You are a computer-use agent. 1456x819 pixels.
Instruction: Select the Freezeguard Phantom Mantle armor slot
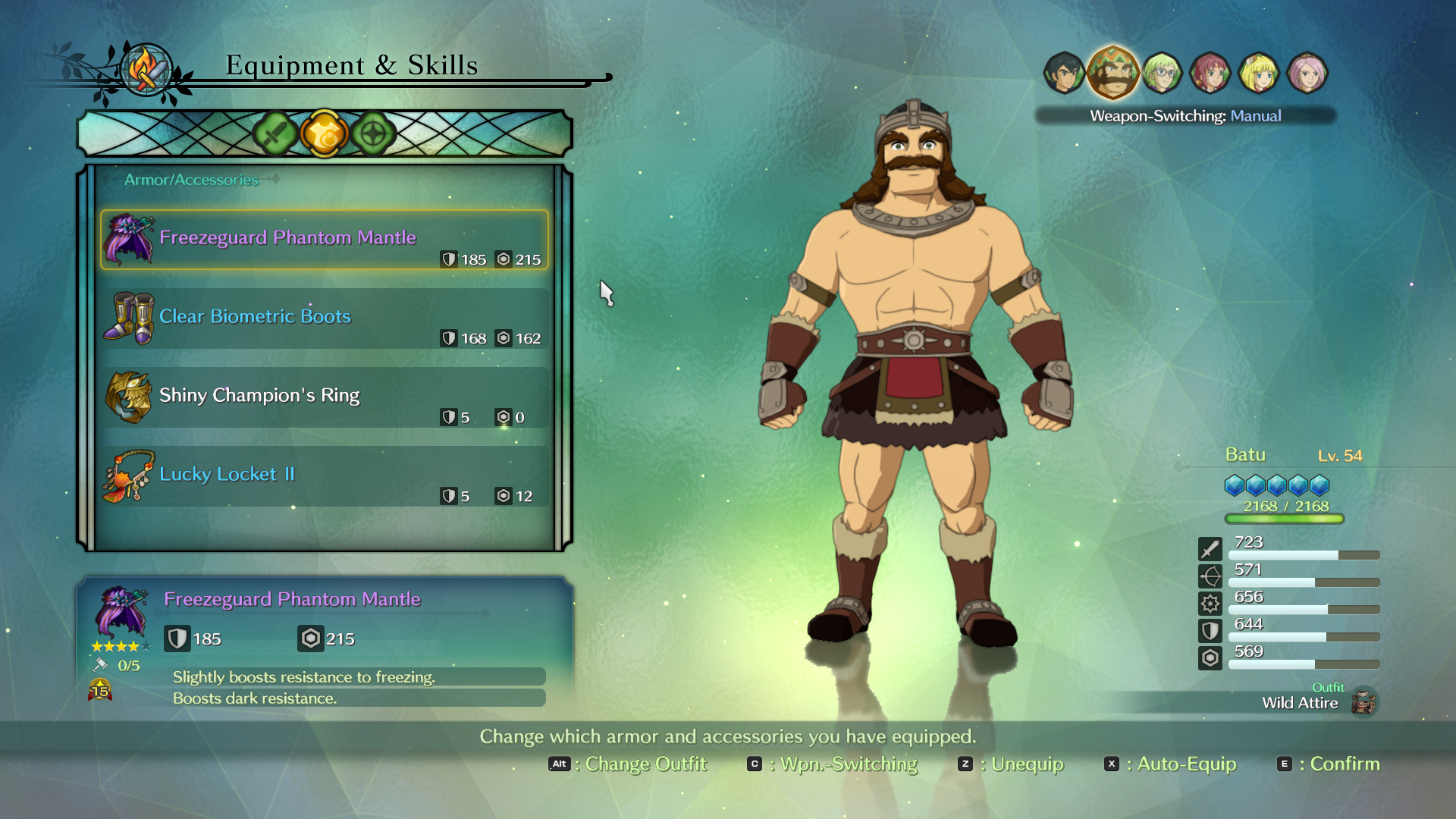tap(325, 240)
